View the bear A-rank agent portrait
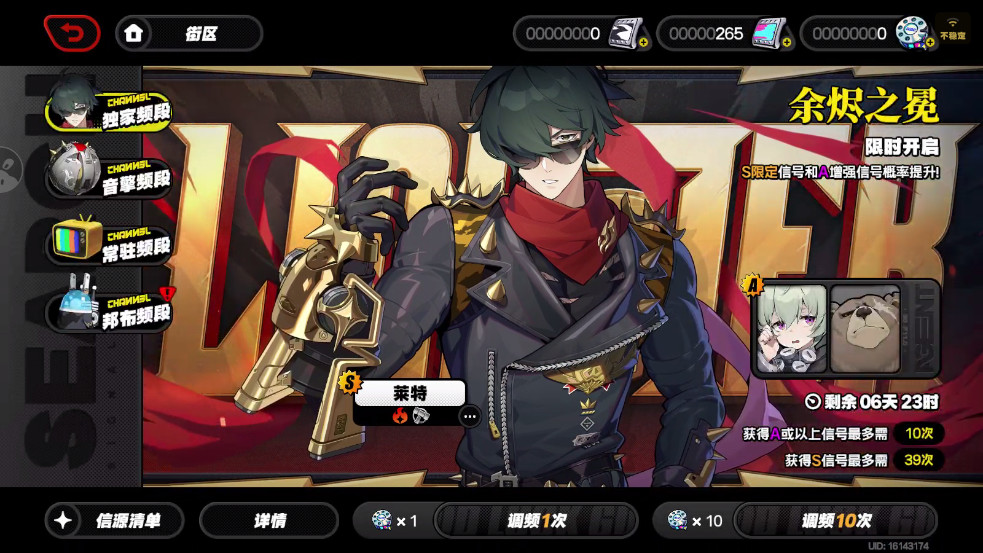Screen dimensions: 983x553 866,329
